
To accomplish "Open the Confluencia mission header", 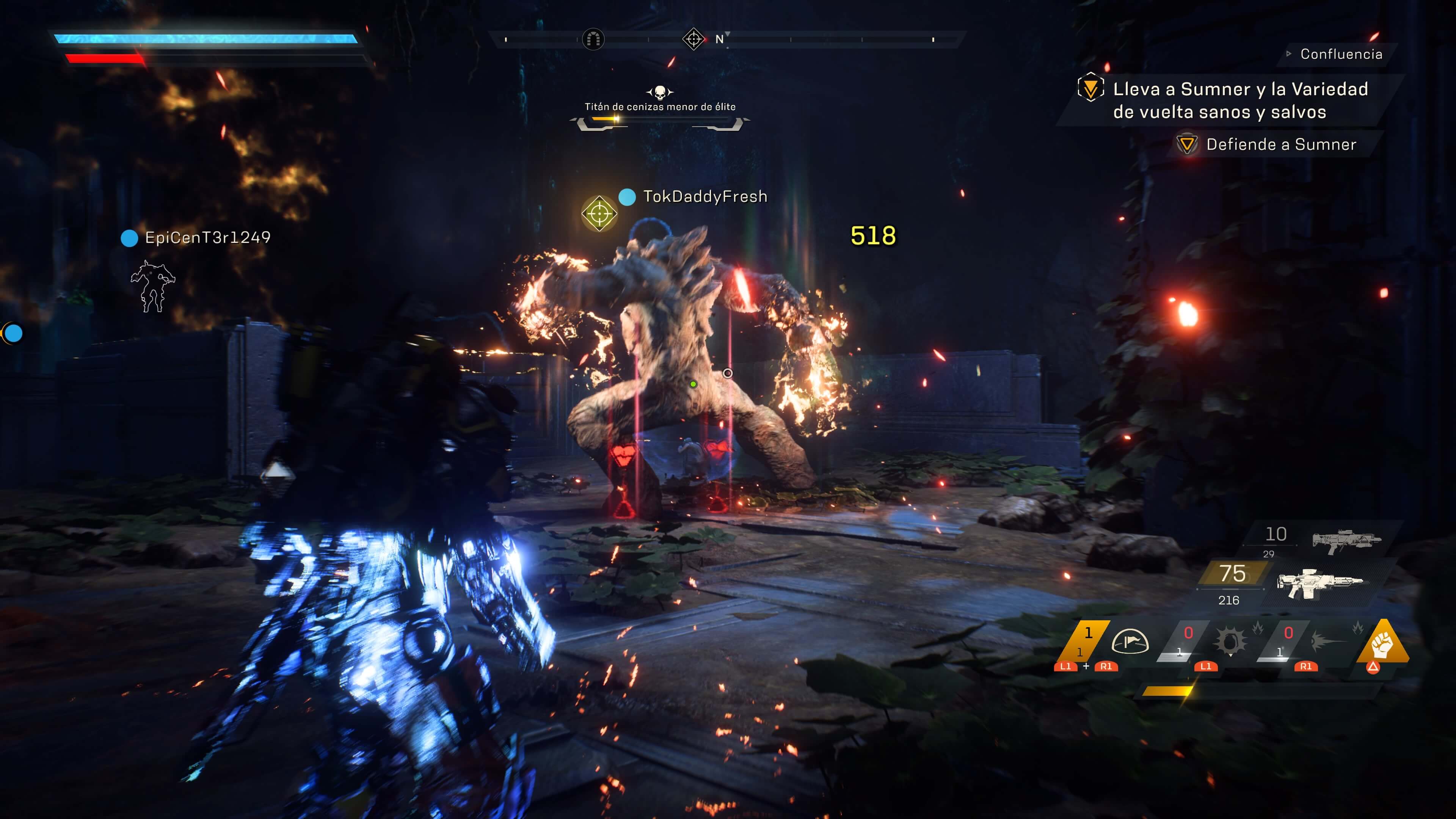I will pyautogui.click(x=1341, y=54).
